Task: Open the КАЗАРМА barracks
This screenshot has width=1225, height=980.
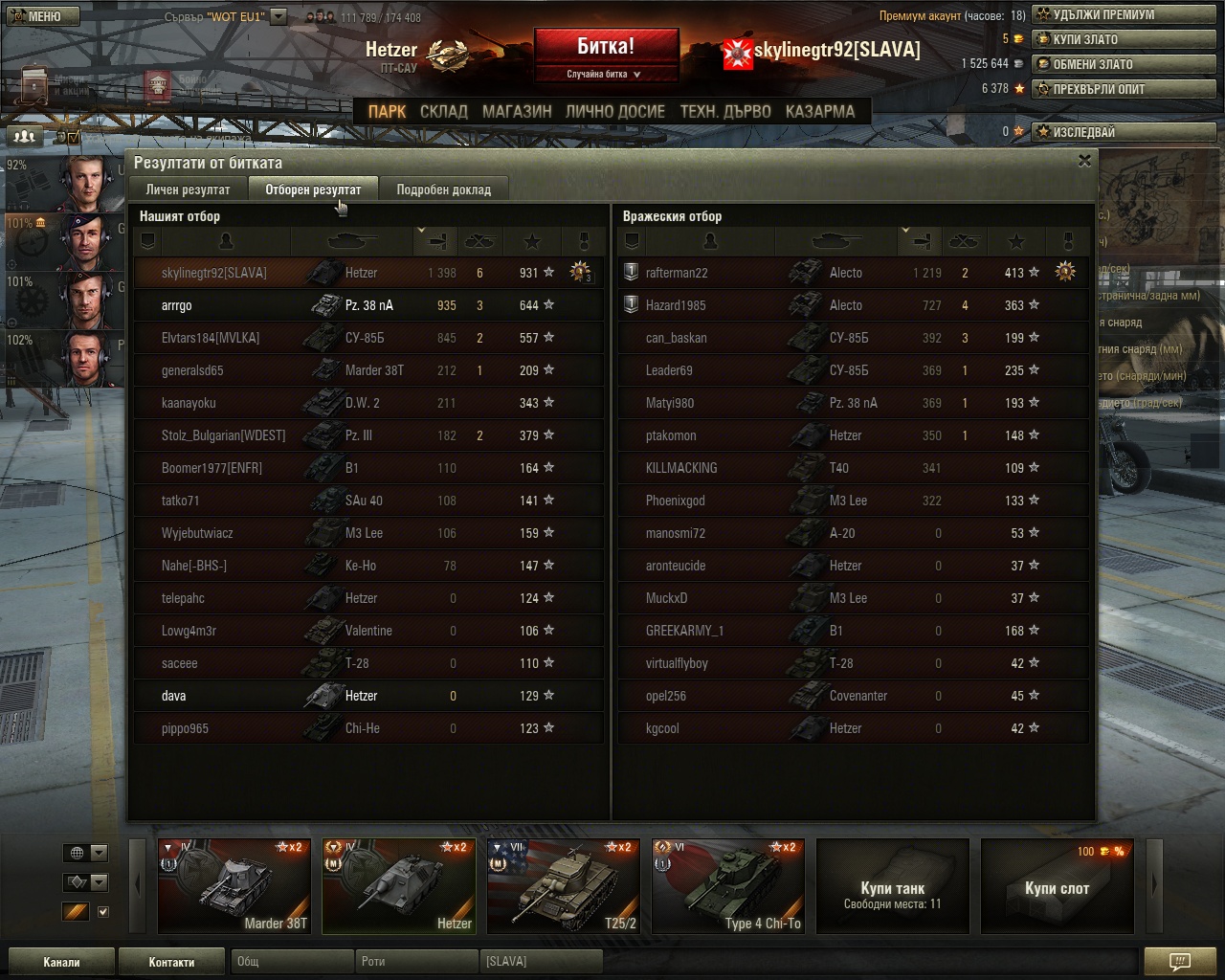Action: click(819, 111)
